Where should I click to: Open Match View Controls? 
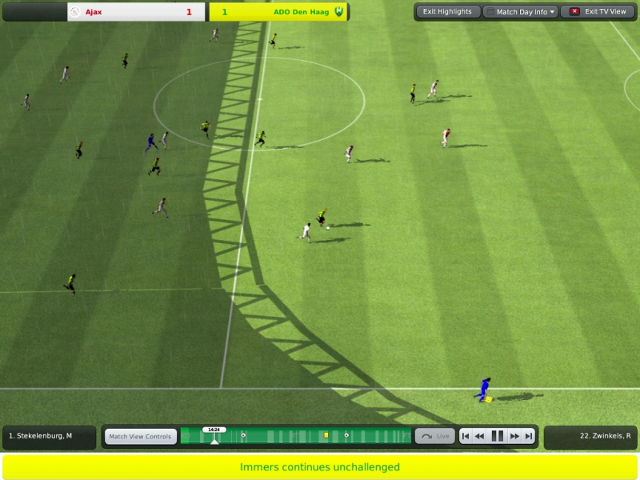point(141,437)
